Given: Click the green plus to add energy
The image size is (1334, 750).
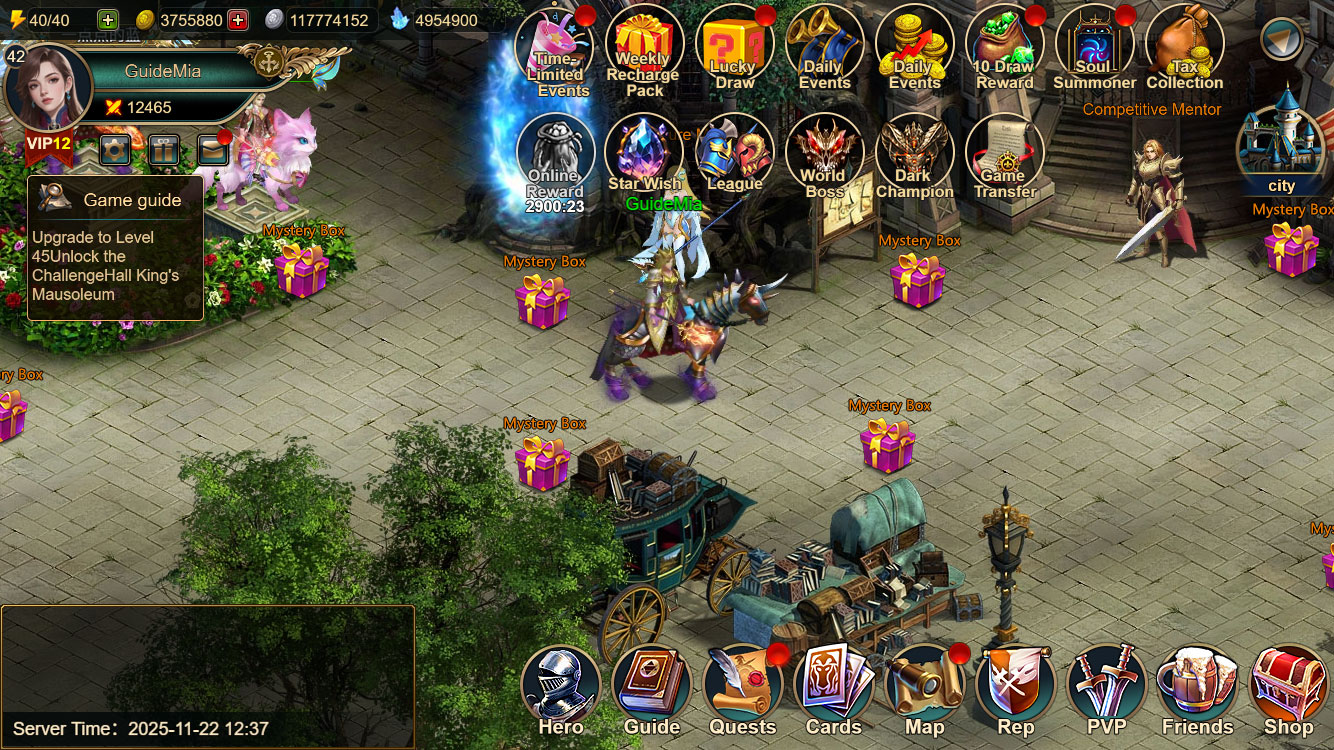Looking at the screenshot, I should [x=108, y=20].
